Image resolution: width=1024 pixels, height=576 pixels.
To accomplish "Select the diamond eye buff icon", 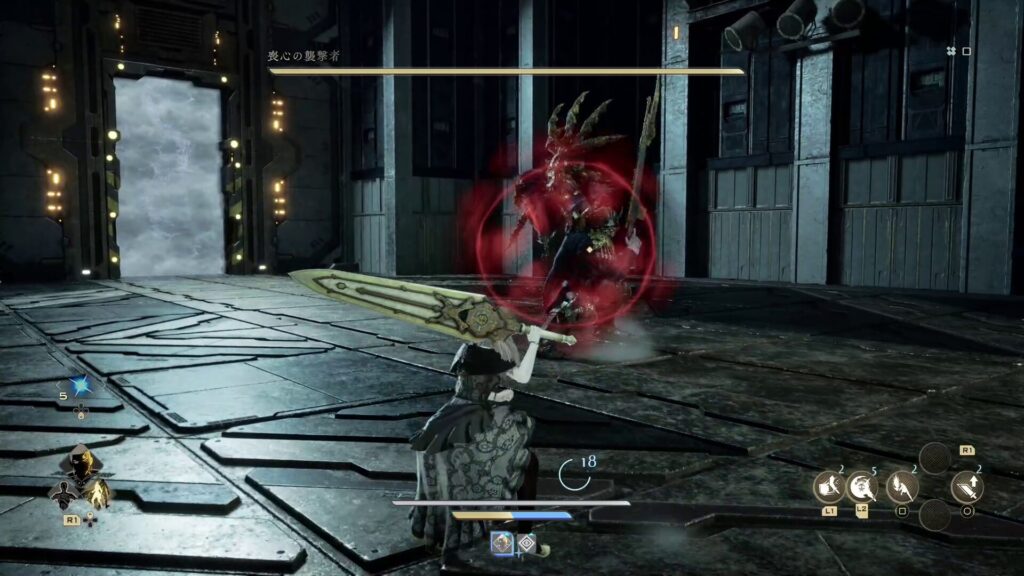I will coord(526,543).
